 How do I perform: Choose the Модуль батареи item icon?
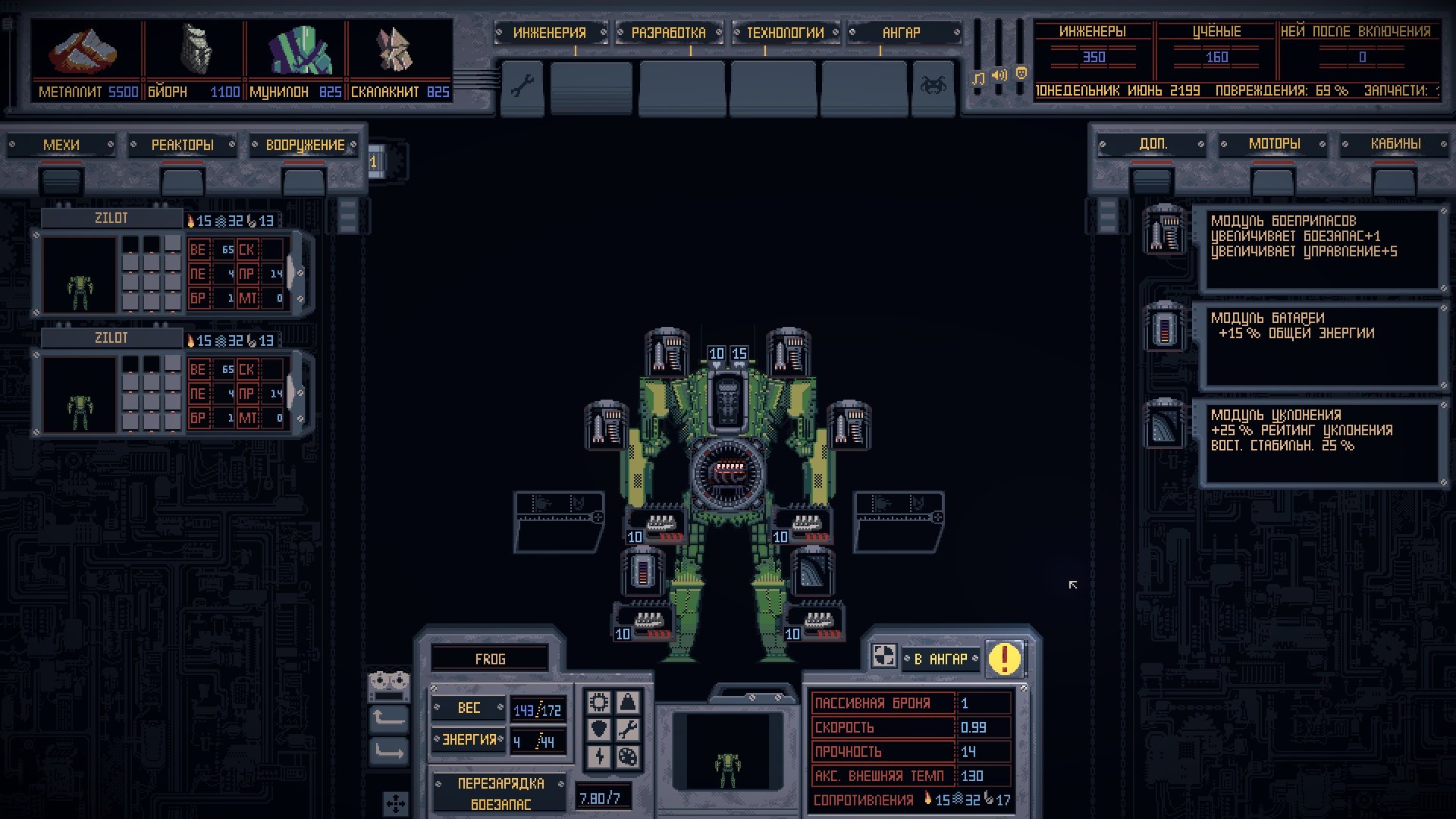(x=1164, y=328)
